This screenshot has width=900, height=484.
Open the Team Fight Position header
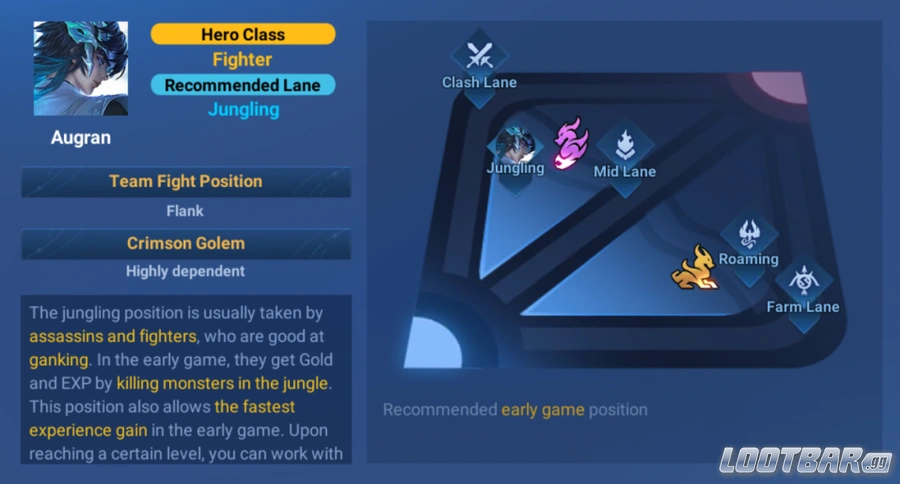pos(186,182)
